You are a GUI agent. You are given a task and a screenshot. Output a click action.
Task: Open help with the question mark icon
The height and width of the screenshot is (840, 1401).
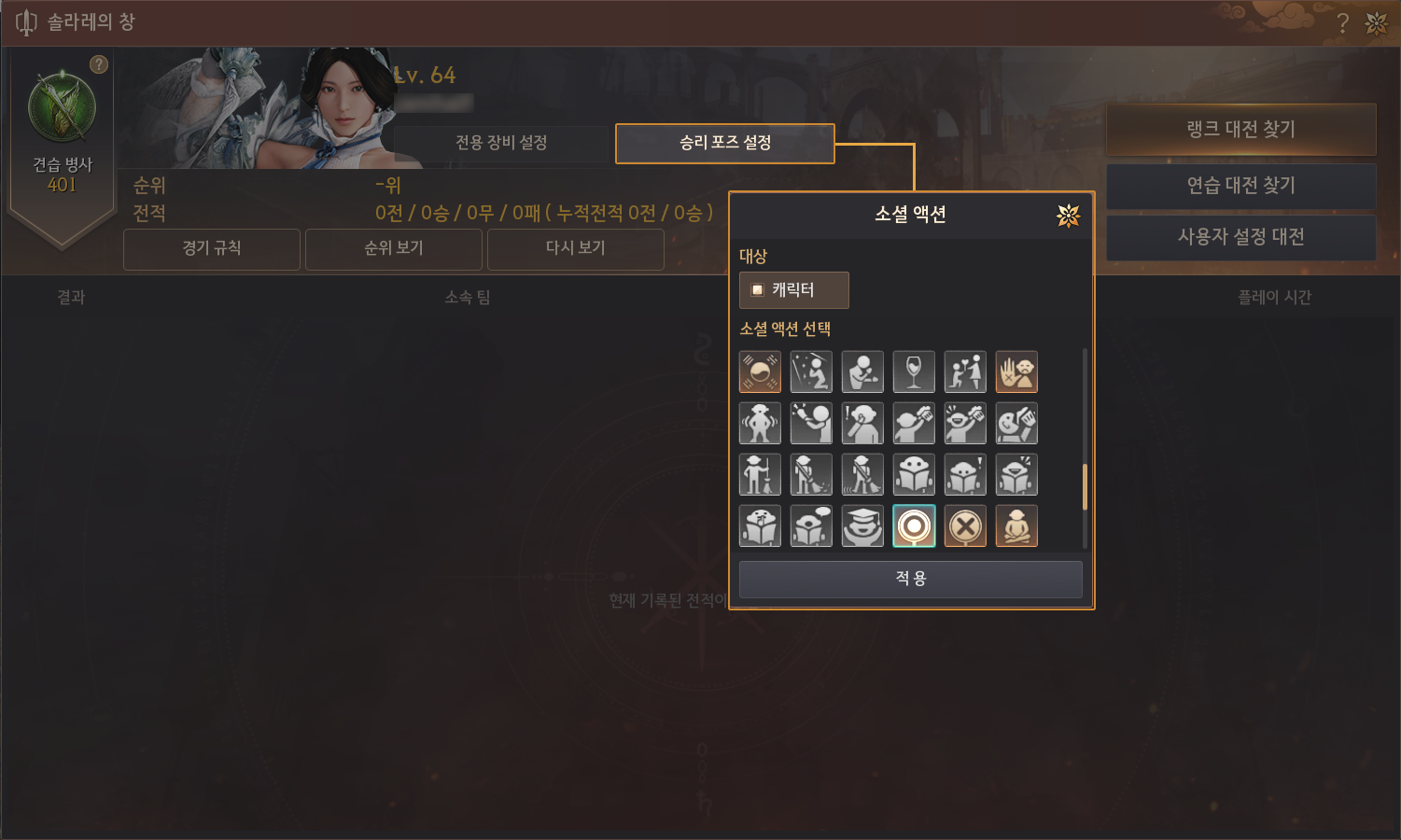[1342, 23]
